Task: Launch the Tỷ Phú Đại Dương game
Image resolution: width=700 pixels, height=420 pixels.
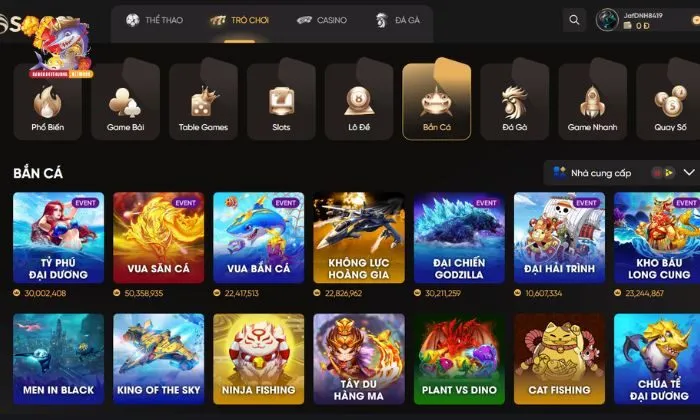Action: (58, 238)
